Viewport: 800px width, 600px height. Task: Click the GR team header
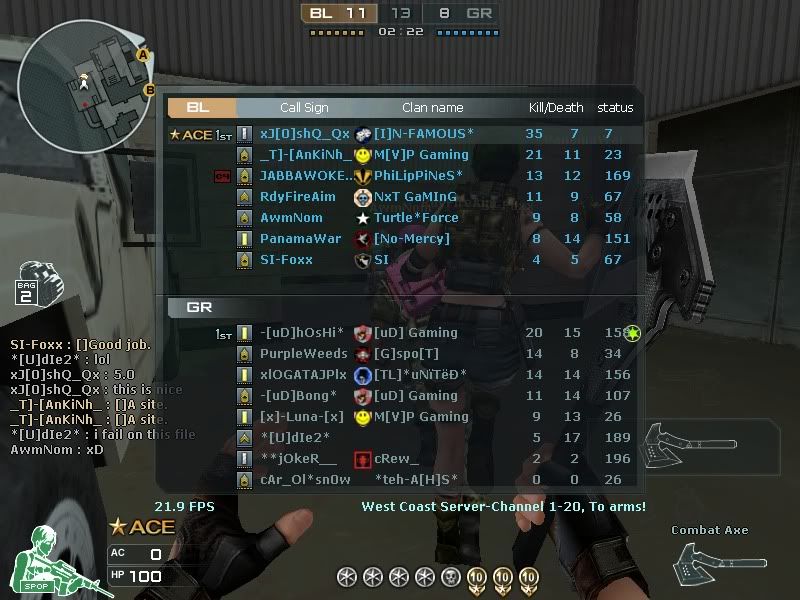pos(199,307)
